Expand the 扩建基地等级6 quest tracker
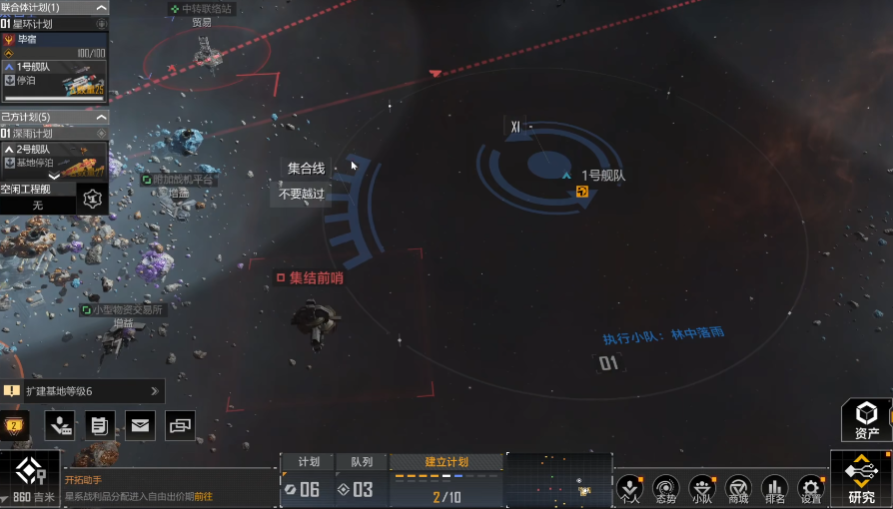The image size is (893, 509). tap(154, 391)
